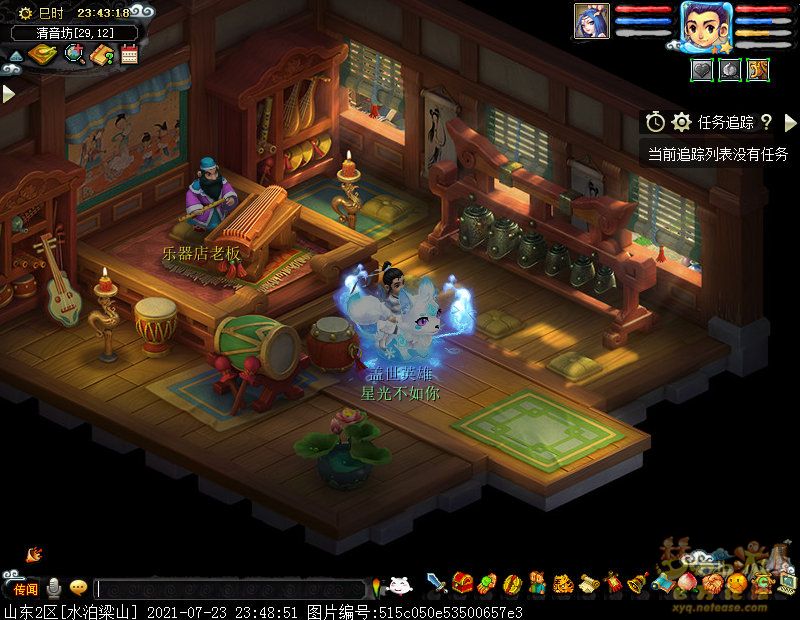Screen dimensions: 800x620
Task: Open the emoji smiley picker
Action: tap(78, 588)
